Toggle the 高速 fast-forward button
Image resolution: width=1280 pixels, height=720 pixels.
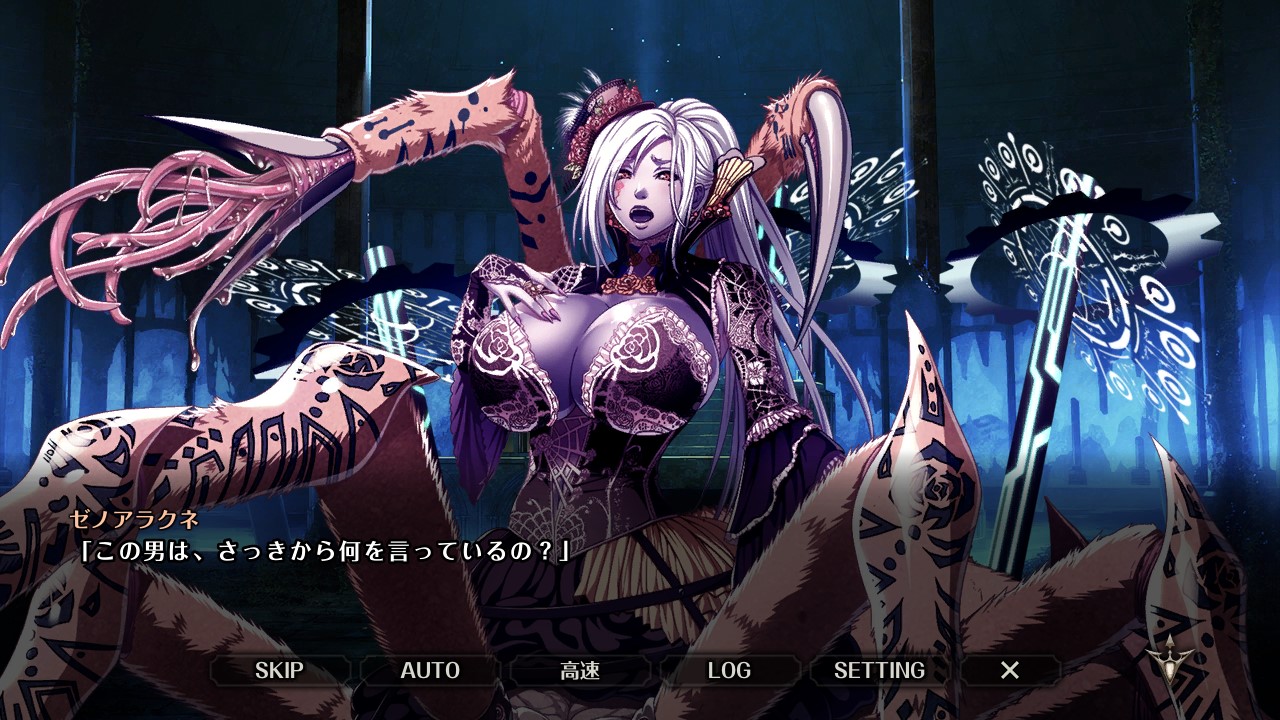[x=580, y=670]
